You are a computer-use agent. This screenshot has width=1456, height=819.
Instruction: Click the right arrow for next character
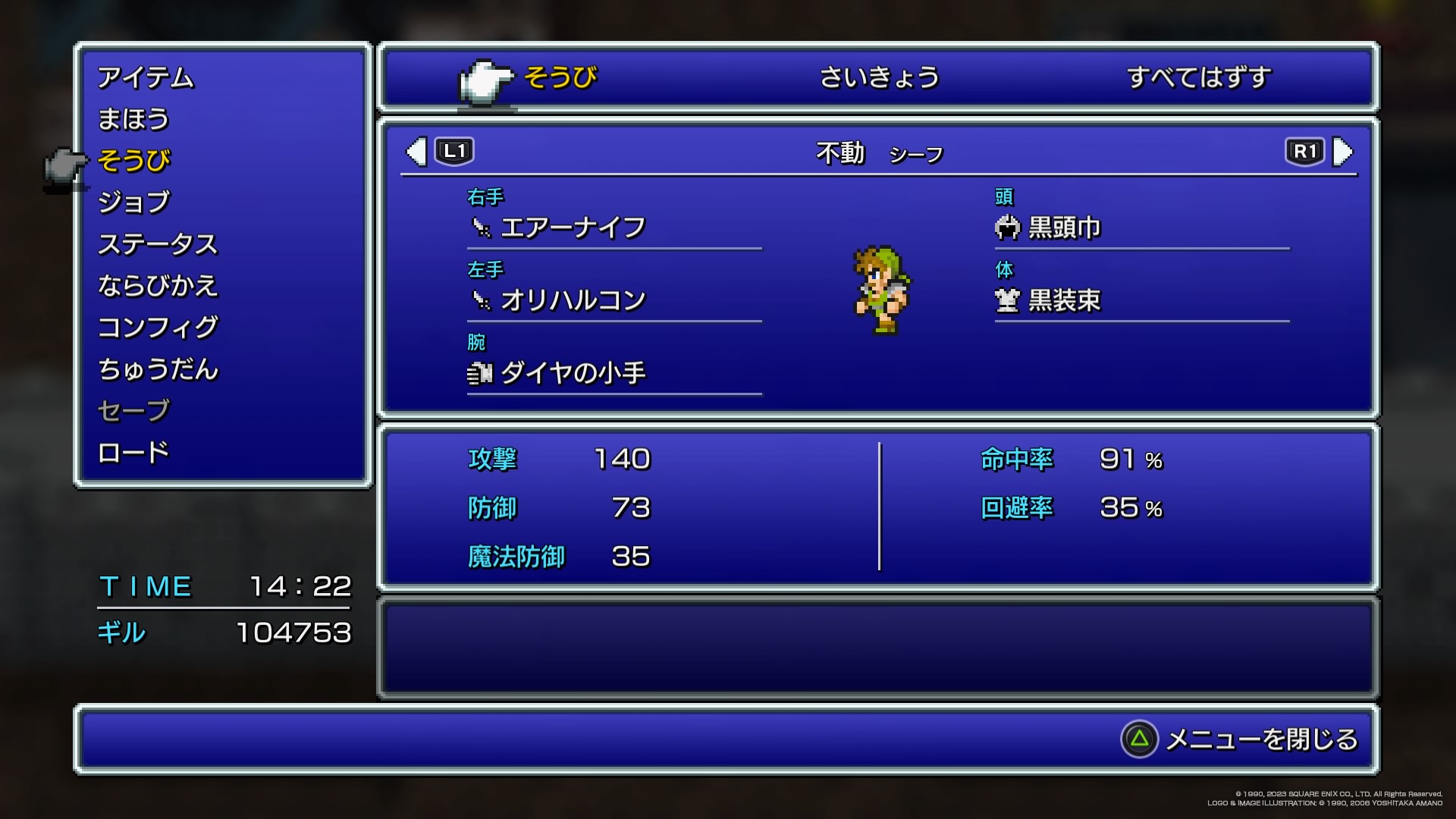(1342, 152)
